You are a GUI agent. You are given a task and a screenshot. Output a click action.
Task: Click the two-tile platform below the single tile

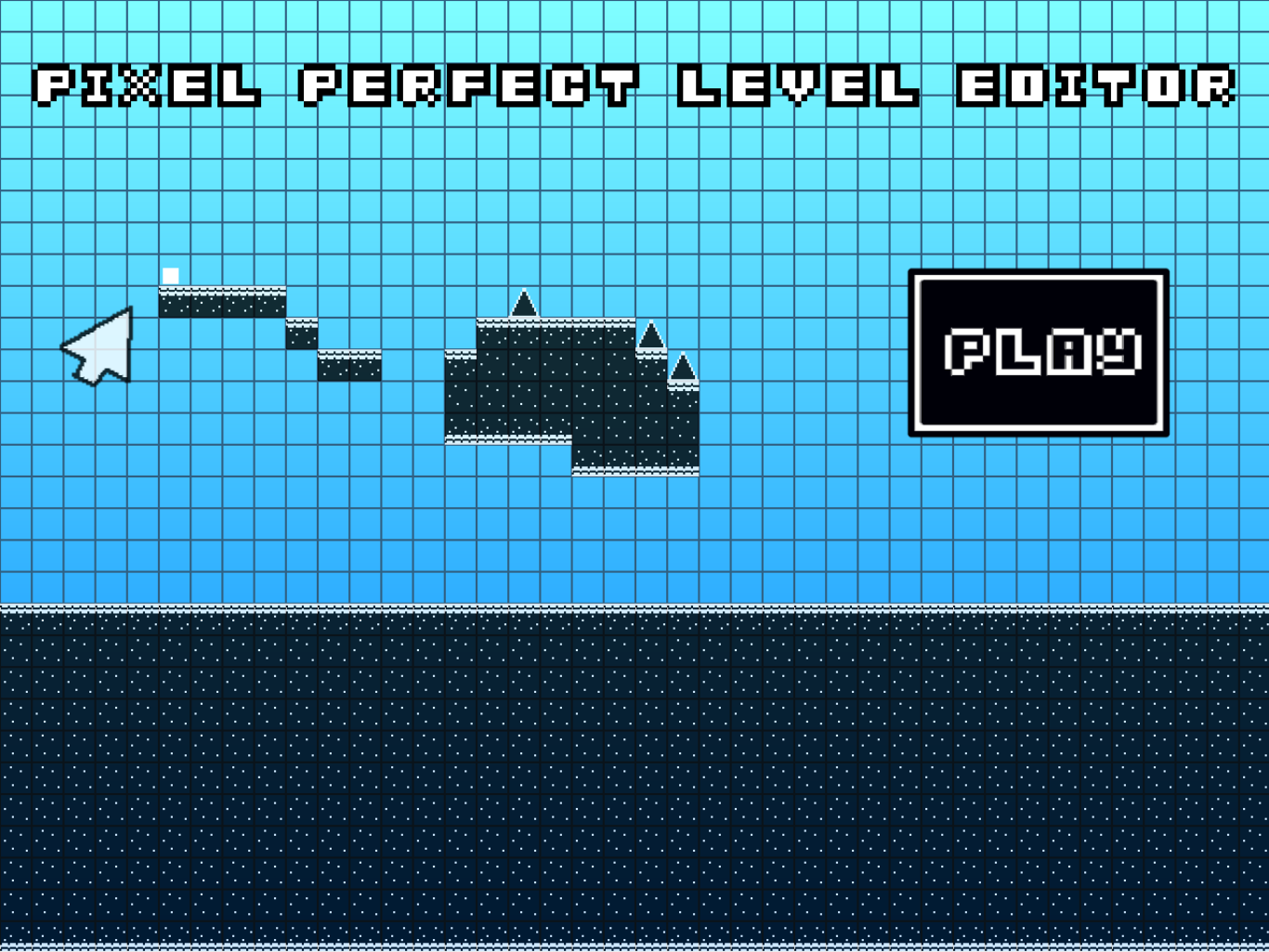(350, 365)
